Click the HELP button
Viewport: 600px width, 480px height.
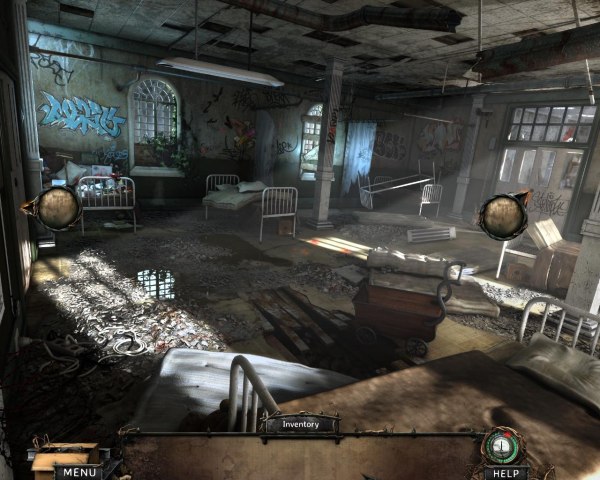pos(506,472)
